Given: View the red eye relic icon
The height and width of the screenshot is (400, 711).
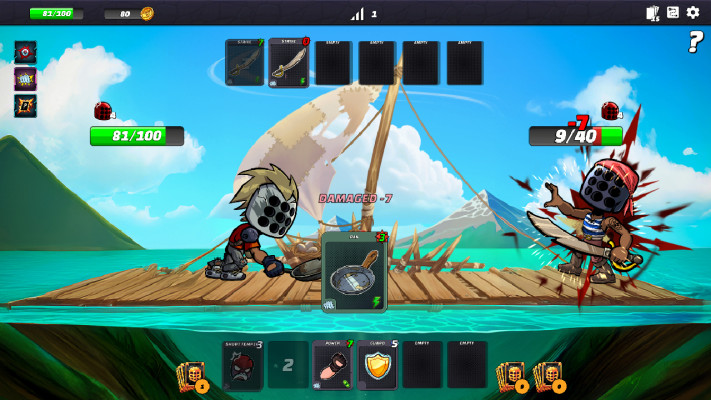Looking at the screenshot, I should coord(25,52).
